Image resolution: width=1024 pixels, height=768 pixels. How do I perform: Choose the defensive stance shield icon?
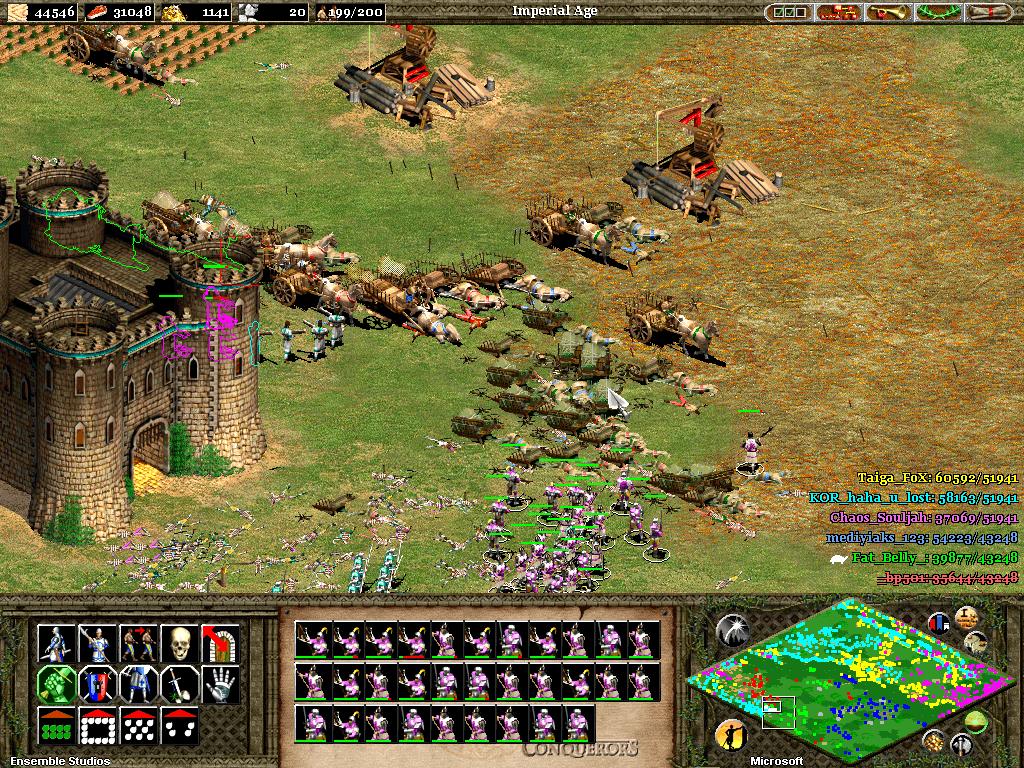[97, 684]
